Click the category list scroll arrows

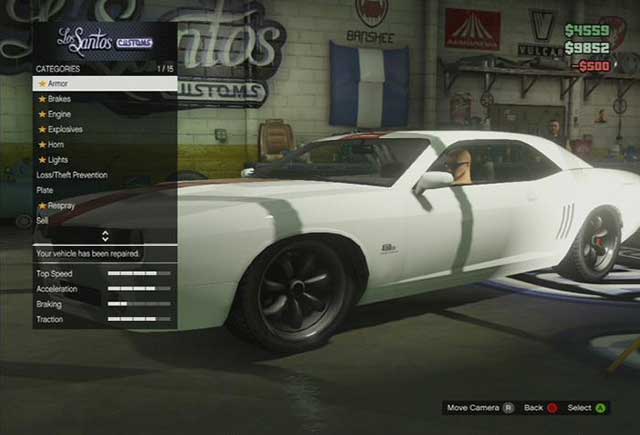[x=105, y=236]
